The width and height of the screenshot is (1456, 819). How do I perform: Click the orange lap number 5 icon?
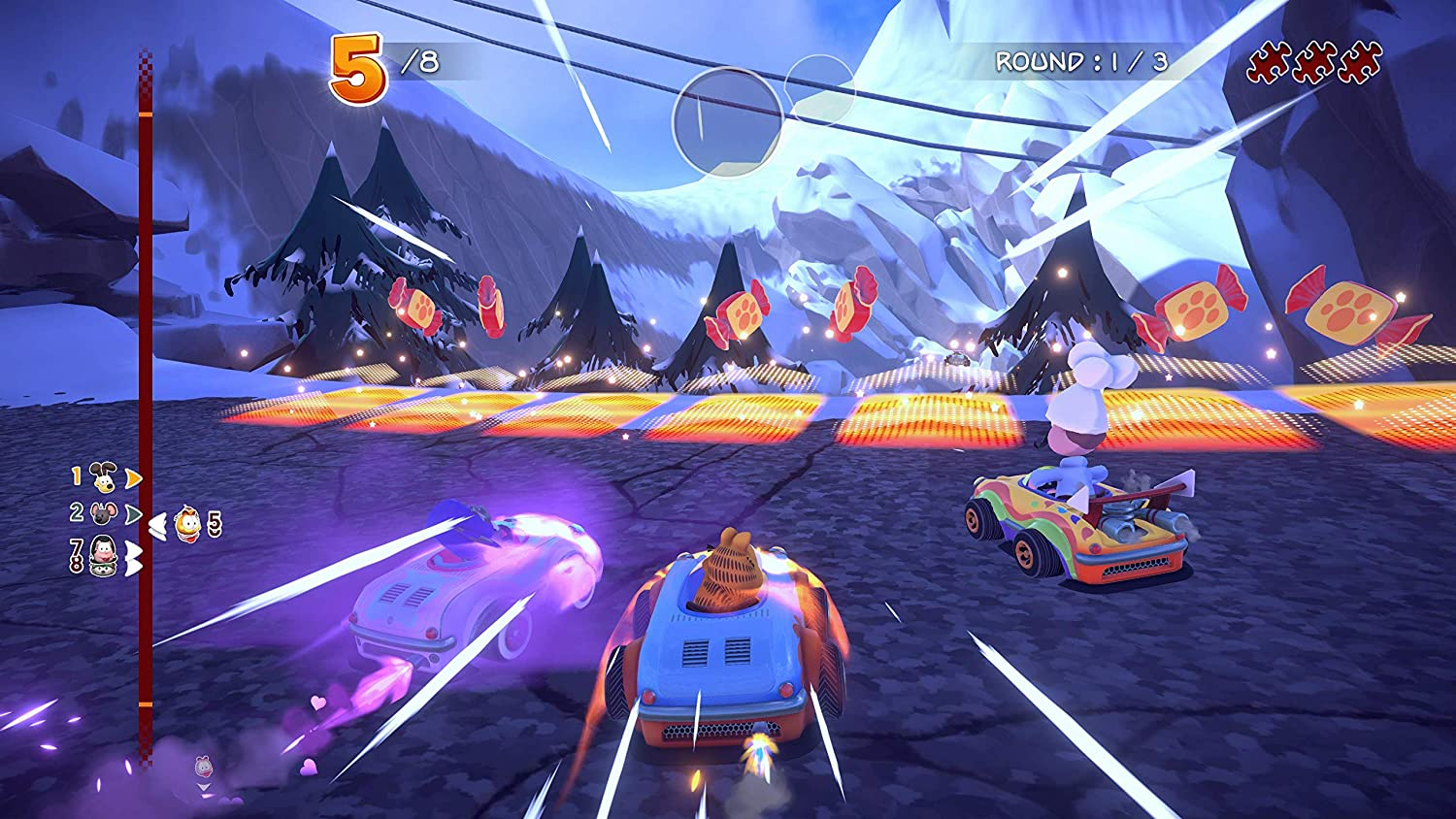pos(357,63)
